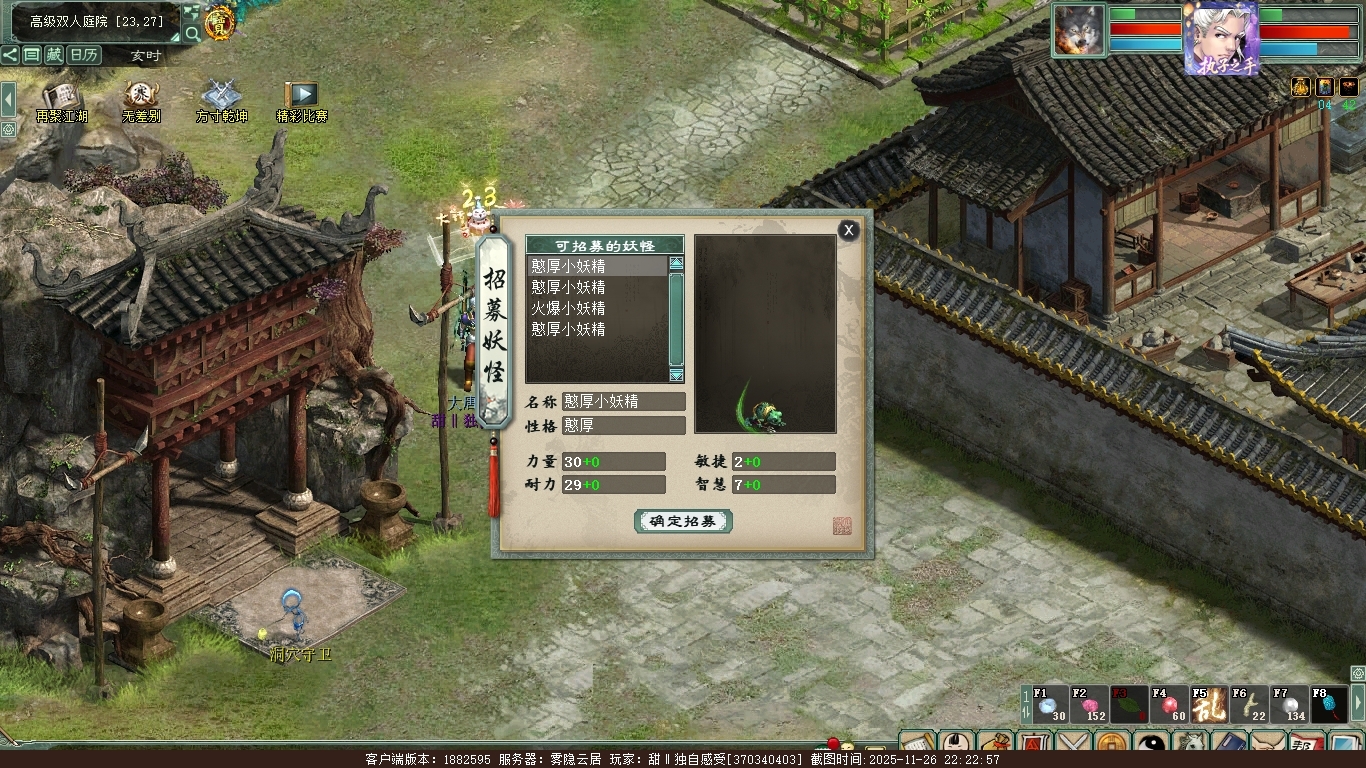Use the F1 blue orb item slot

[1050, 705]
